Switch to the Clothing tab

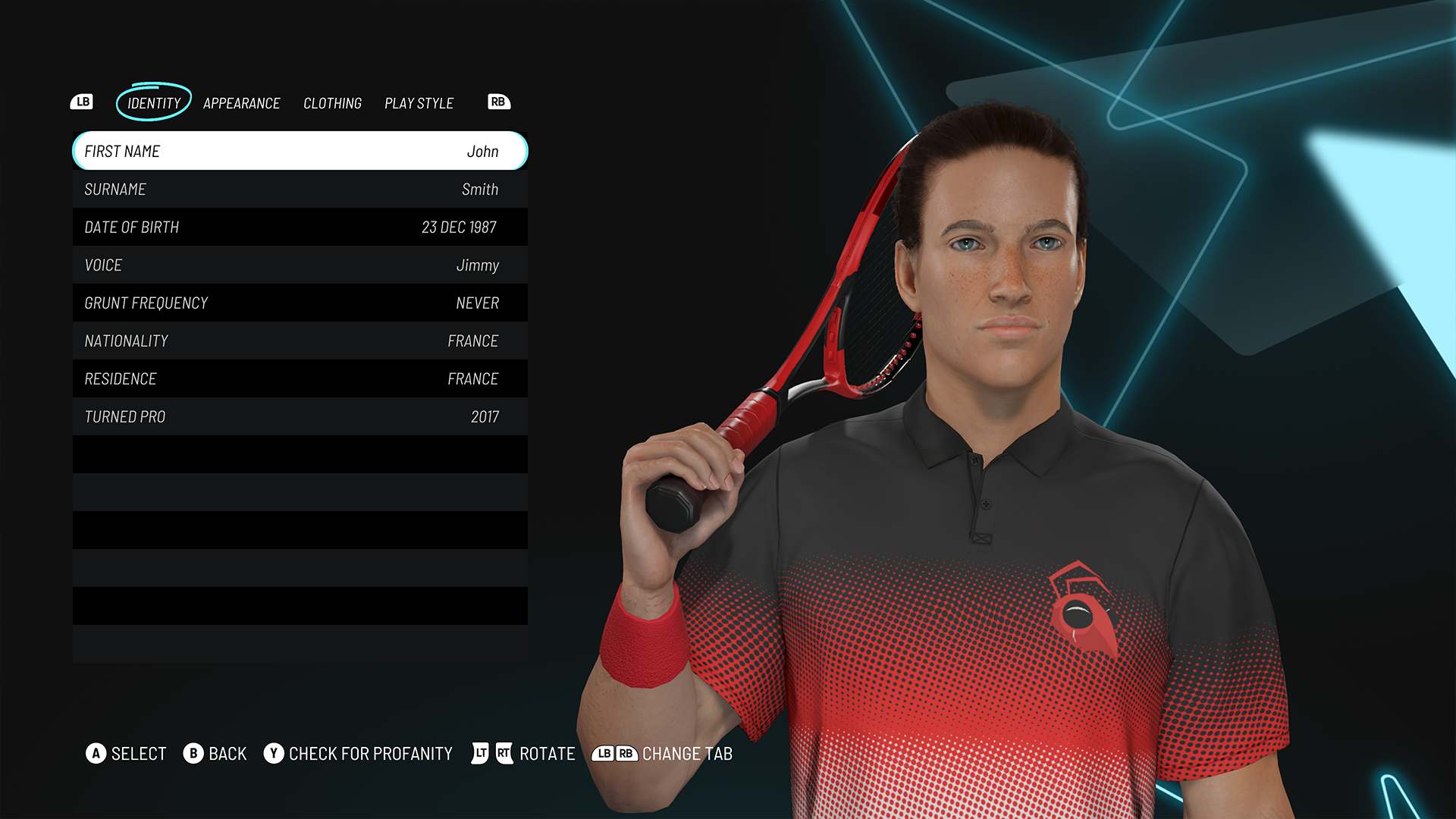pyautogui.click(x=333, y=103)
